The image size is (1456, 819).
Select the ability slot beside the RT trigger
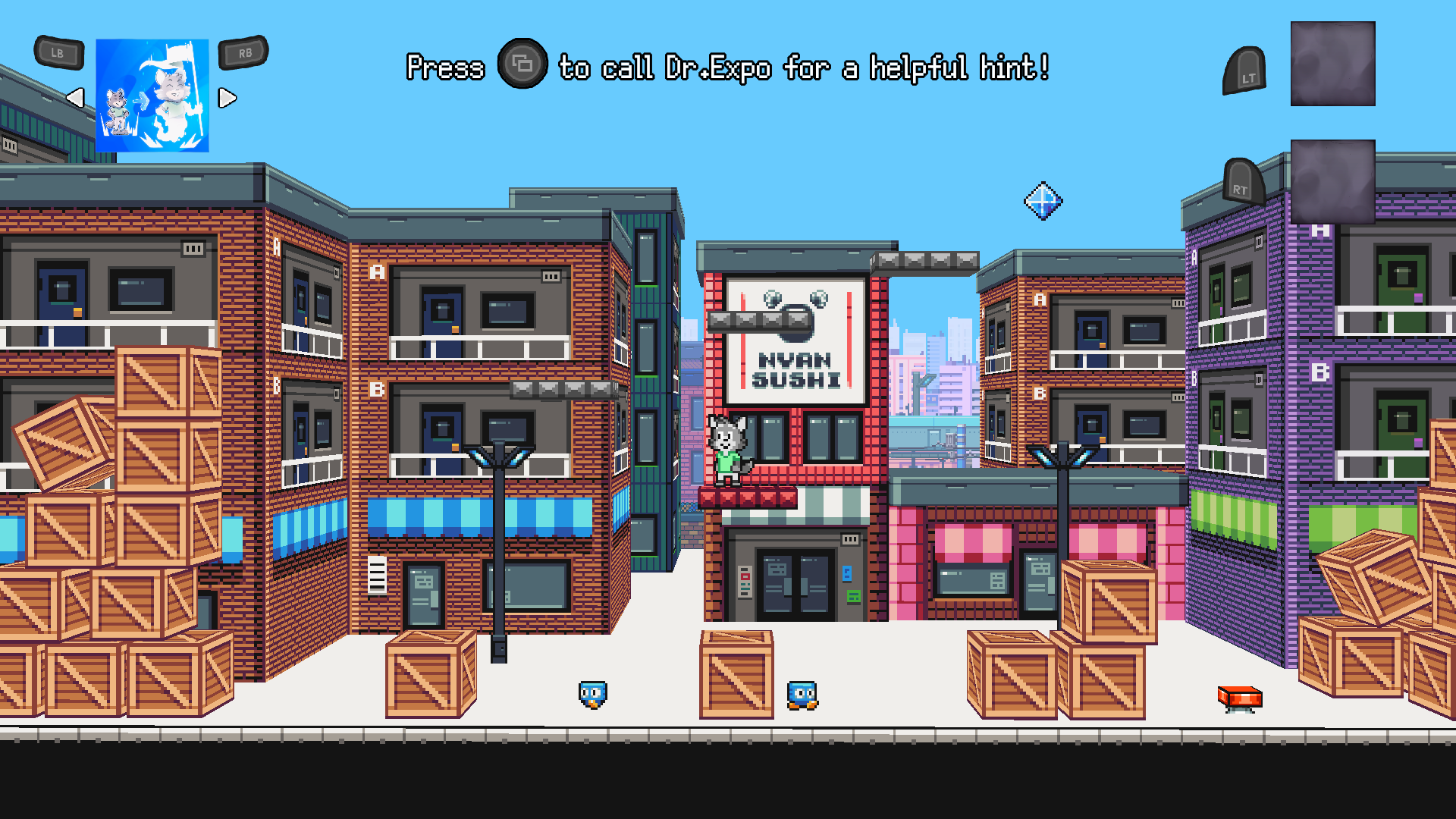click(1332, 180)
